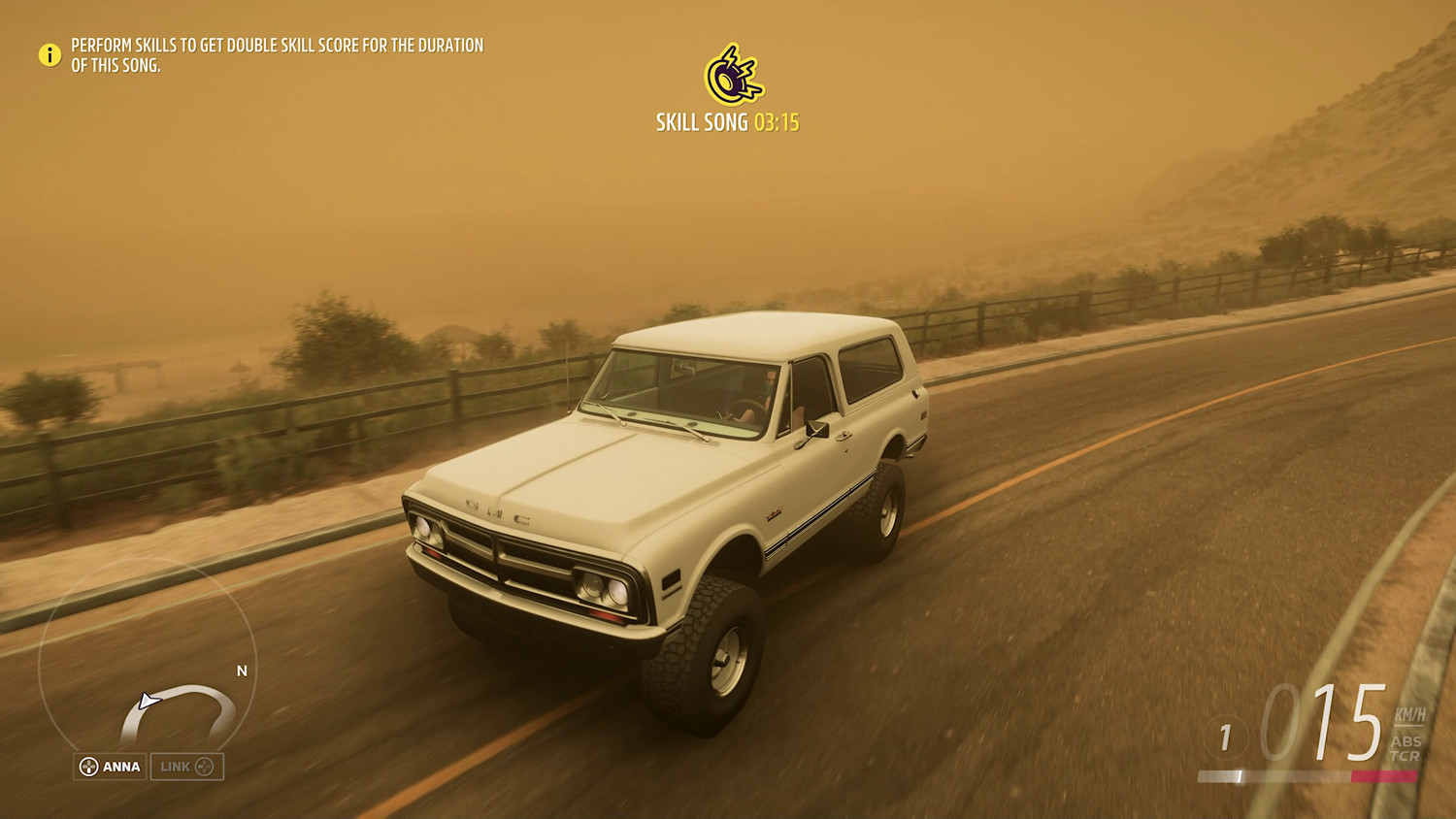Activate the ANNA voice assistant
The height and width of the screenshot is (819, 1456).
point(110,767)
